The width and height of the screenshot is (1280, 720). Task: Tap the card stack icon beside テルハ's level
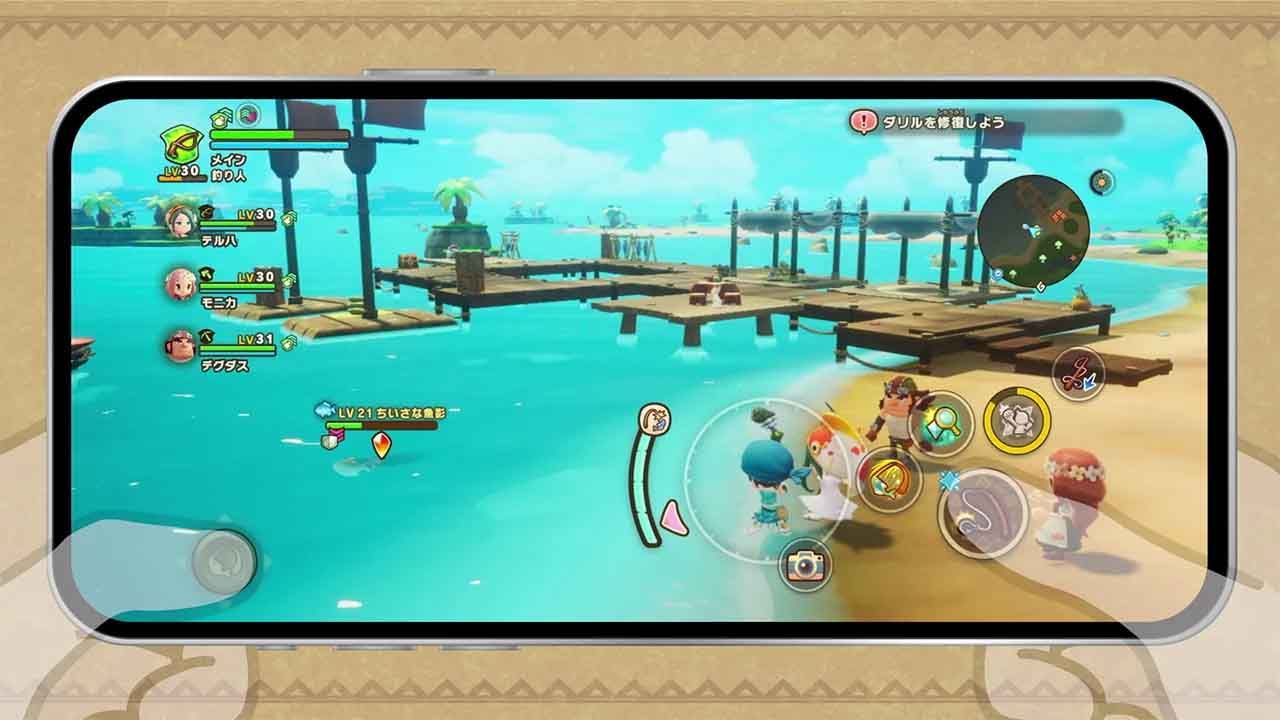[288, 219]
